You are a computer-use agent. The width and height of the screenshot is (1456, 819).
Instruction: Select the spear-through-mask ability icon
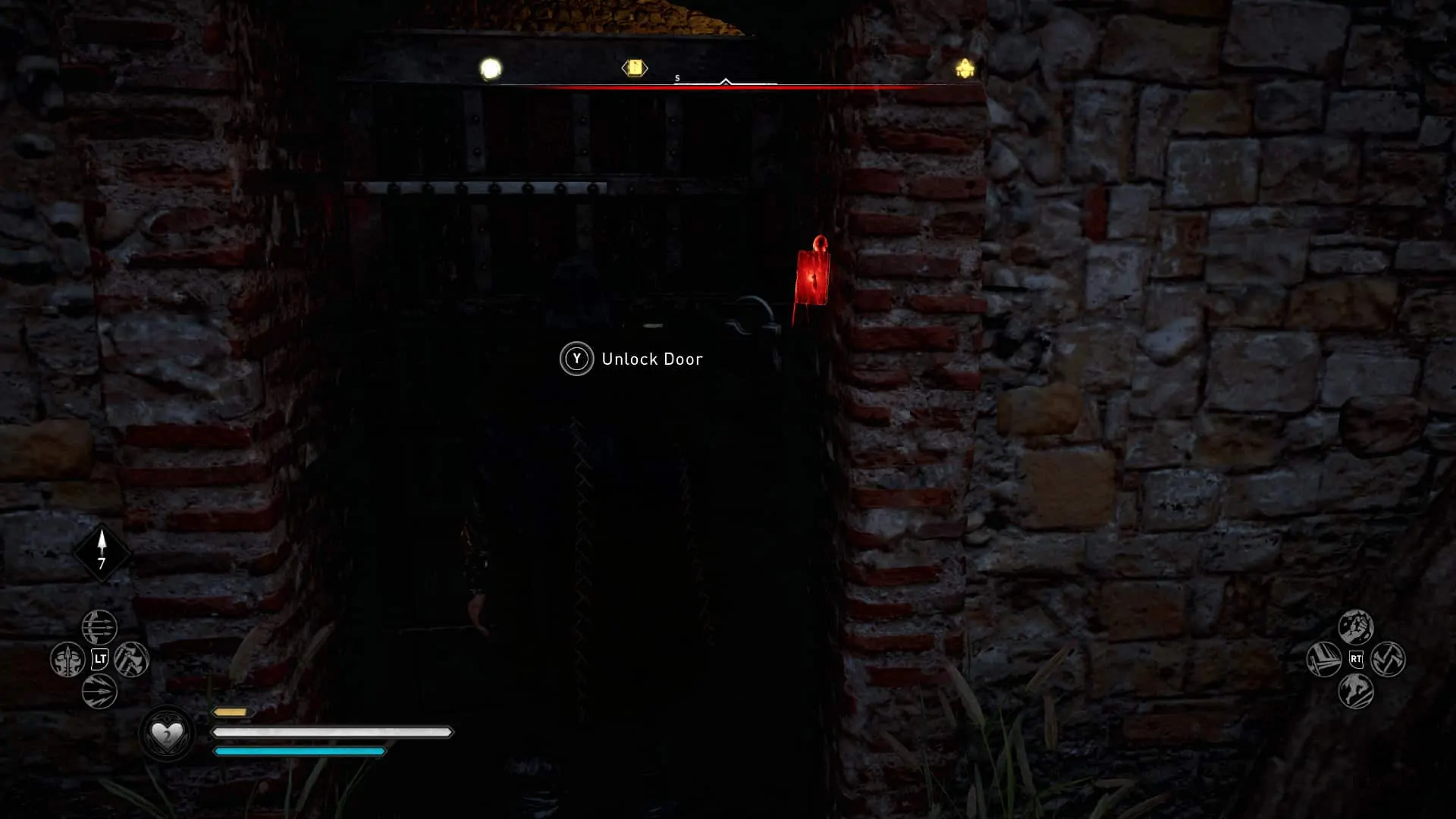pos(68,660)
